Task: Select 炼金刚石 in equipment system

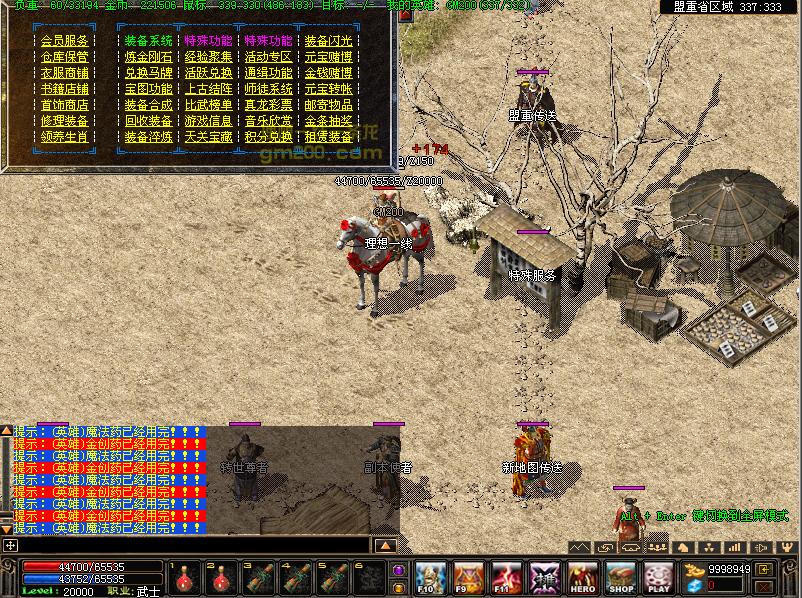Action: point(148,57)
